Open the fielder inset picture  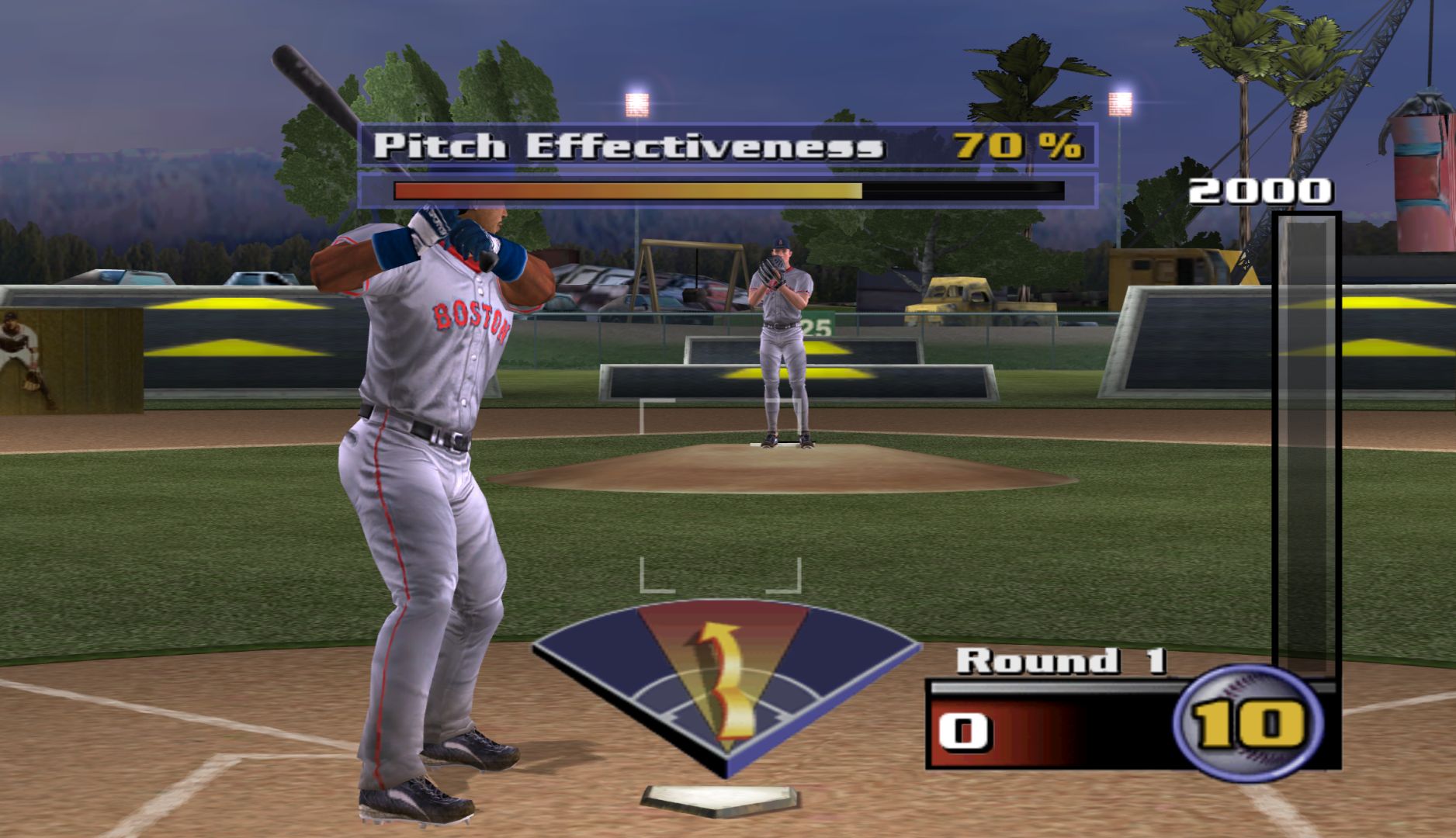70,361
